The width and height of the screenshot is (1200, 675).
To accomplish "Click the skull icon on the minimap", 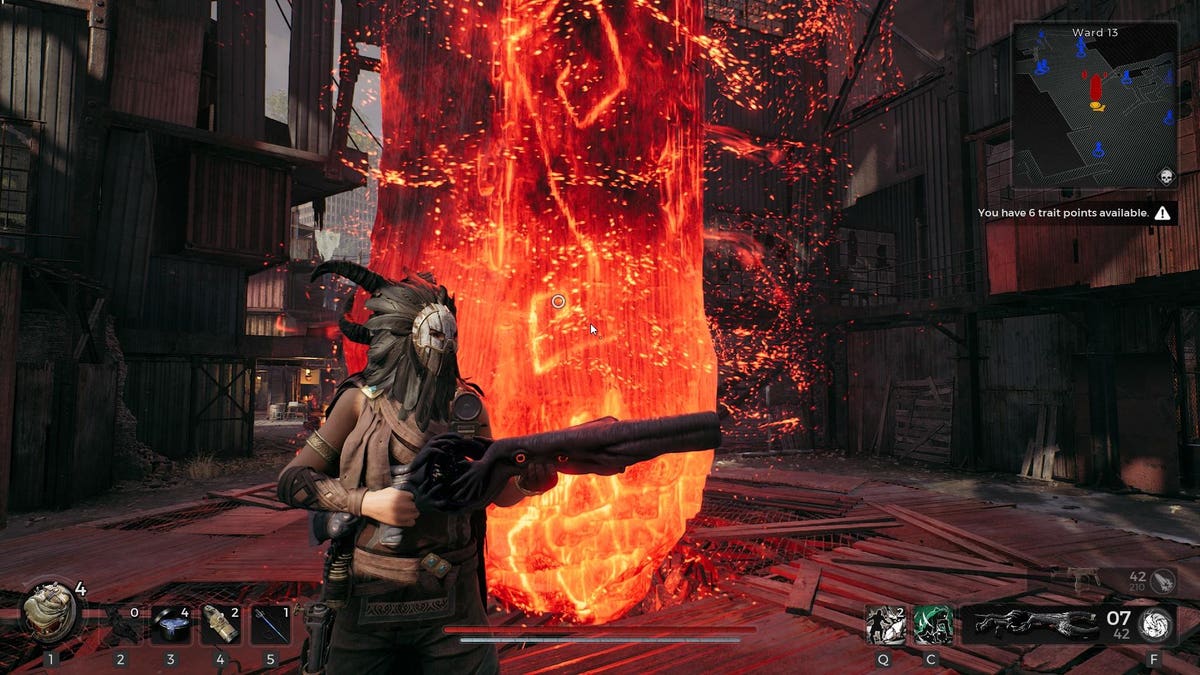I will 1165,177.
